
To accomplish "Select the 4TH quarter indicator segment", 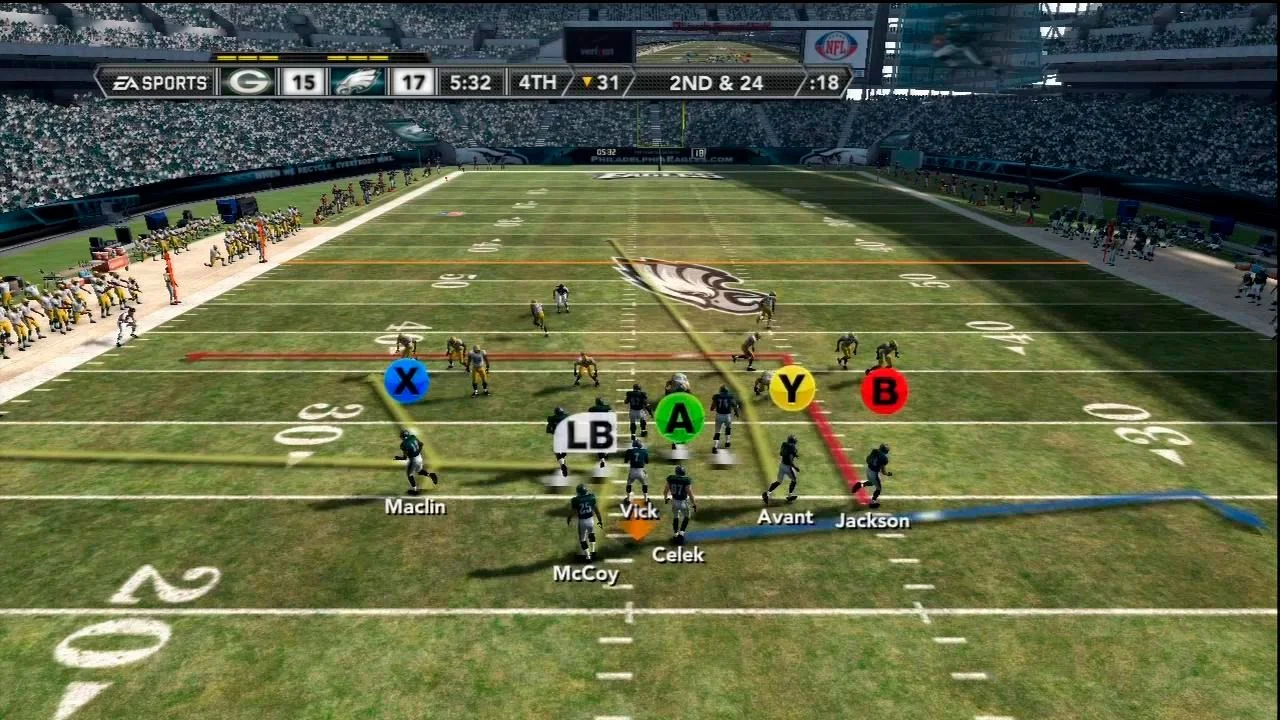I will tap(536, 83).
